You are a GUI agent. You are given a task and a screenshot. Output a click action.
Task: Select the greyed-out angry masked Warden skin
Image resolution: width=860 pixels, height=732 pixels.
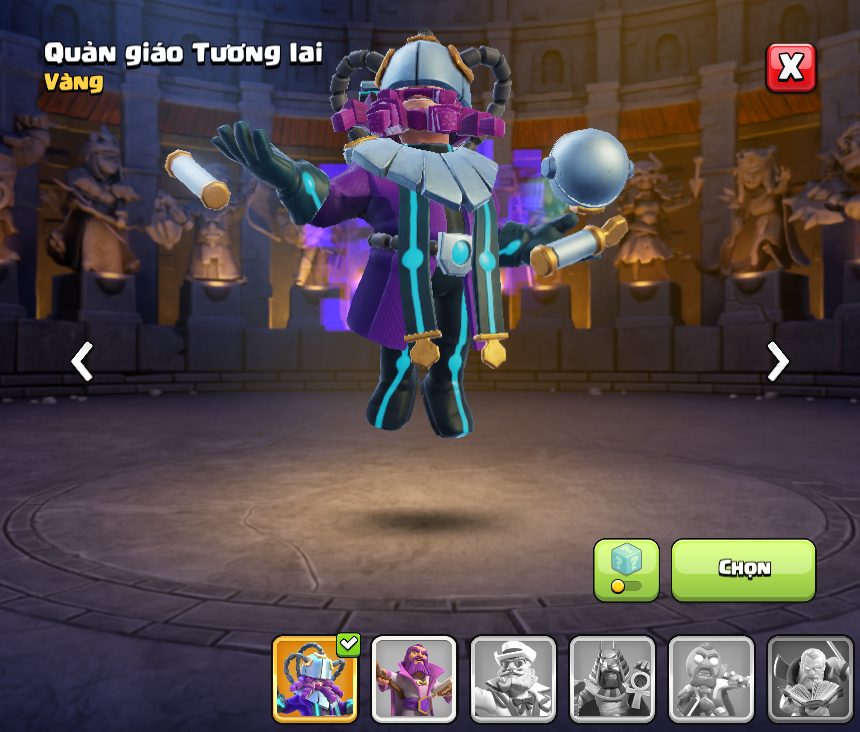(711, 679)
